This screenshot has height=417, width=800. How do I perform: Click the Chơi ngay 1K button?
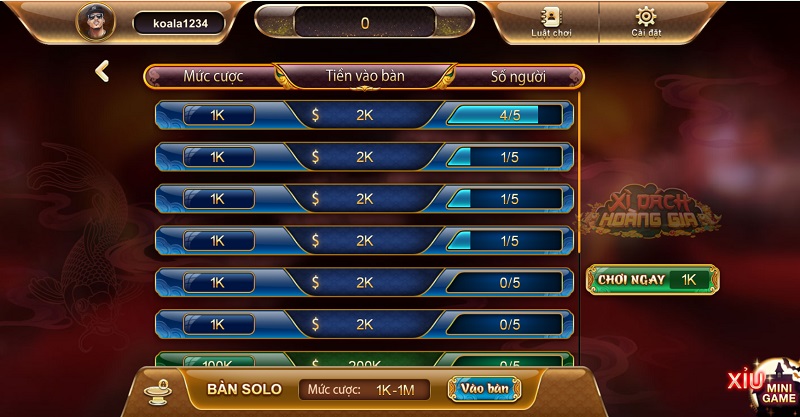click(653, 279)
